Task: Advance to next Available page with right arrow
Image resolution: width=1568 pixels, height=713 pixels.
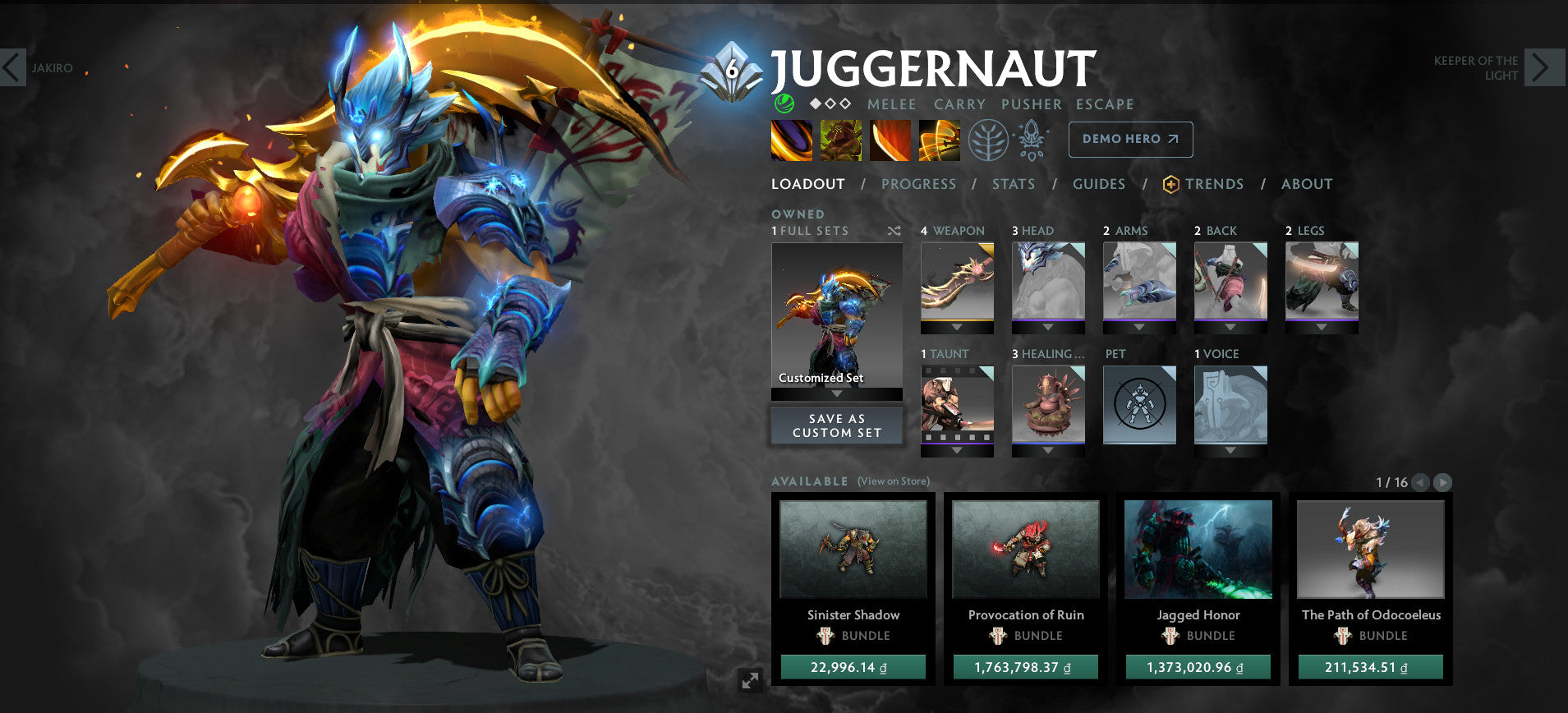Action: click(x=1443, y=483)
